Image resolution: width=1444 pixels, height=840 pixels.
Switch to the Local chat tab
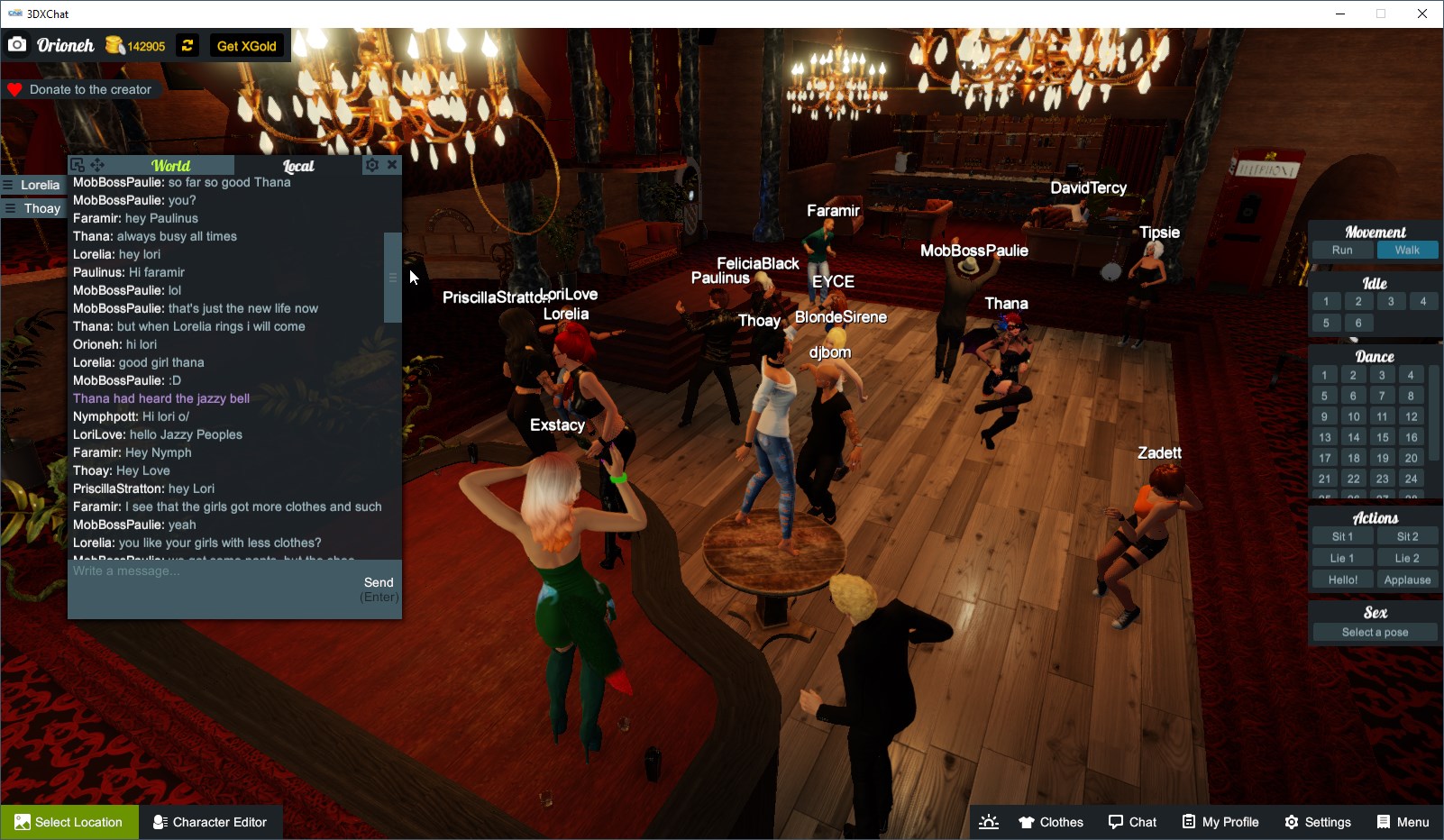point(298,166)
